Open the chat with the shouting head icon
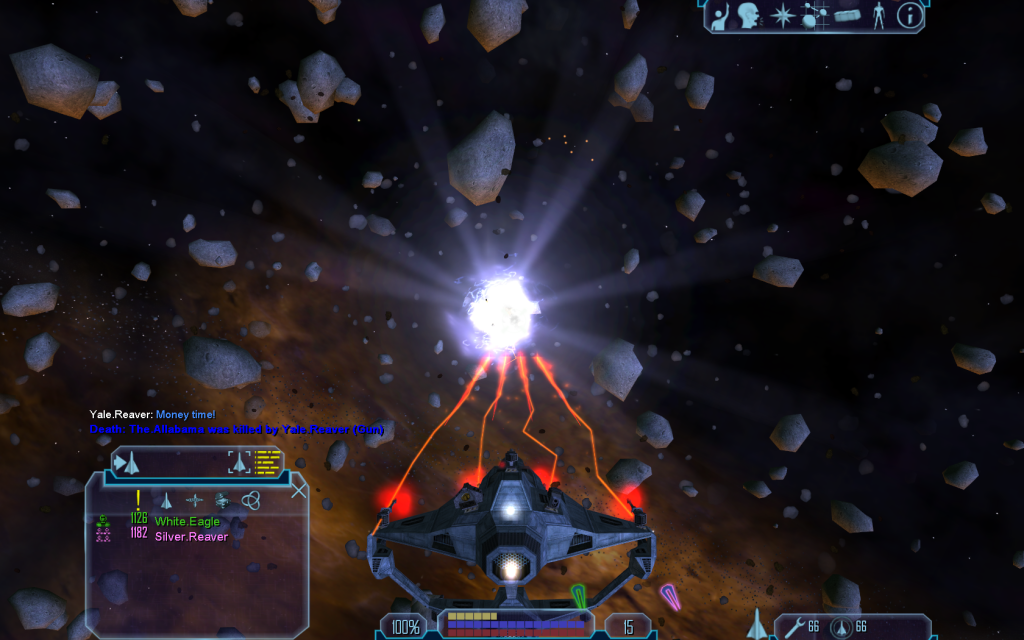This screenshot has width=1024, height=640. [749, 15]
